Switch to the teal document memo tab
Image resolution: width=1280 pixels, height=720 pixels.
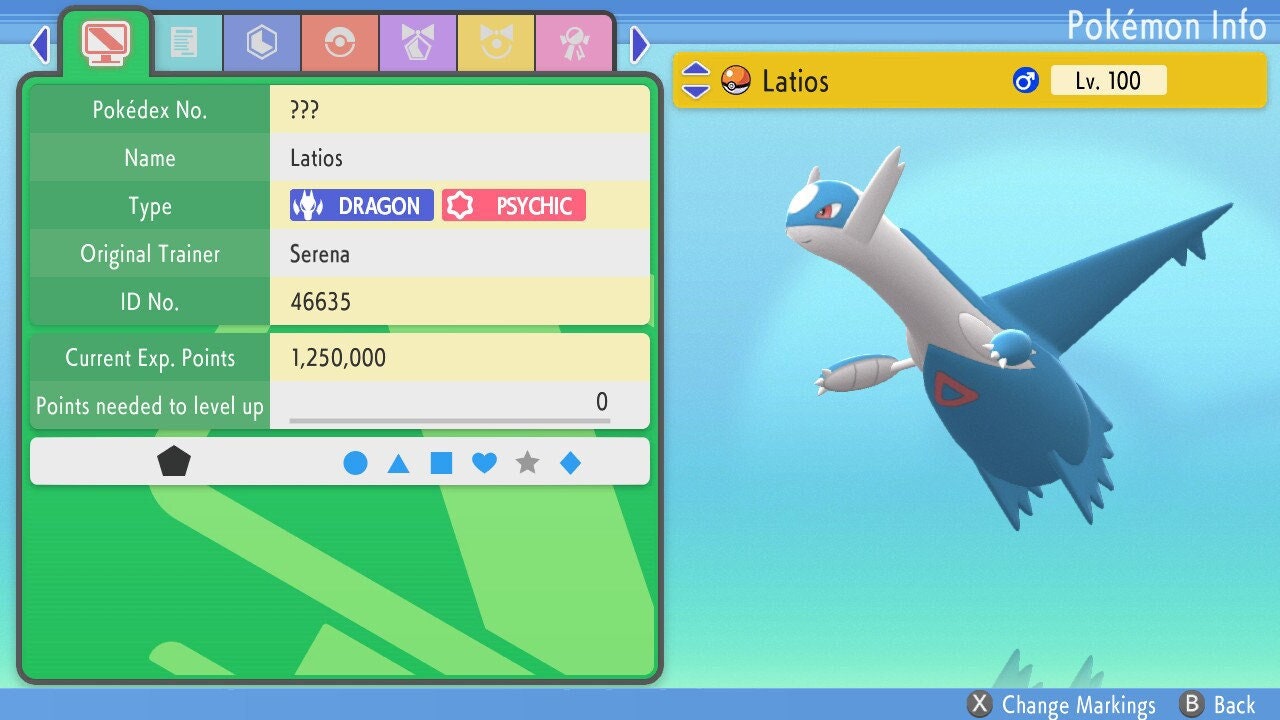pyautogui.click(x=184, y=42)
